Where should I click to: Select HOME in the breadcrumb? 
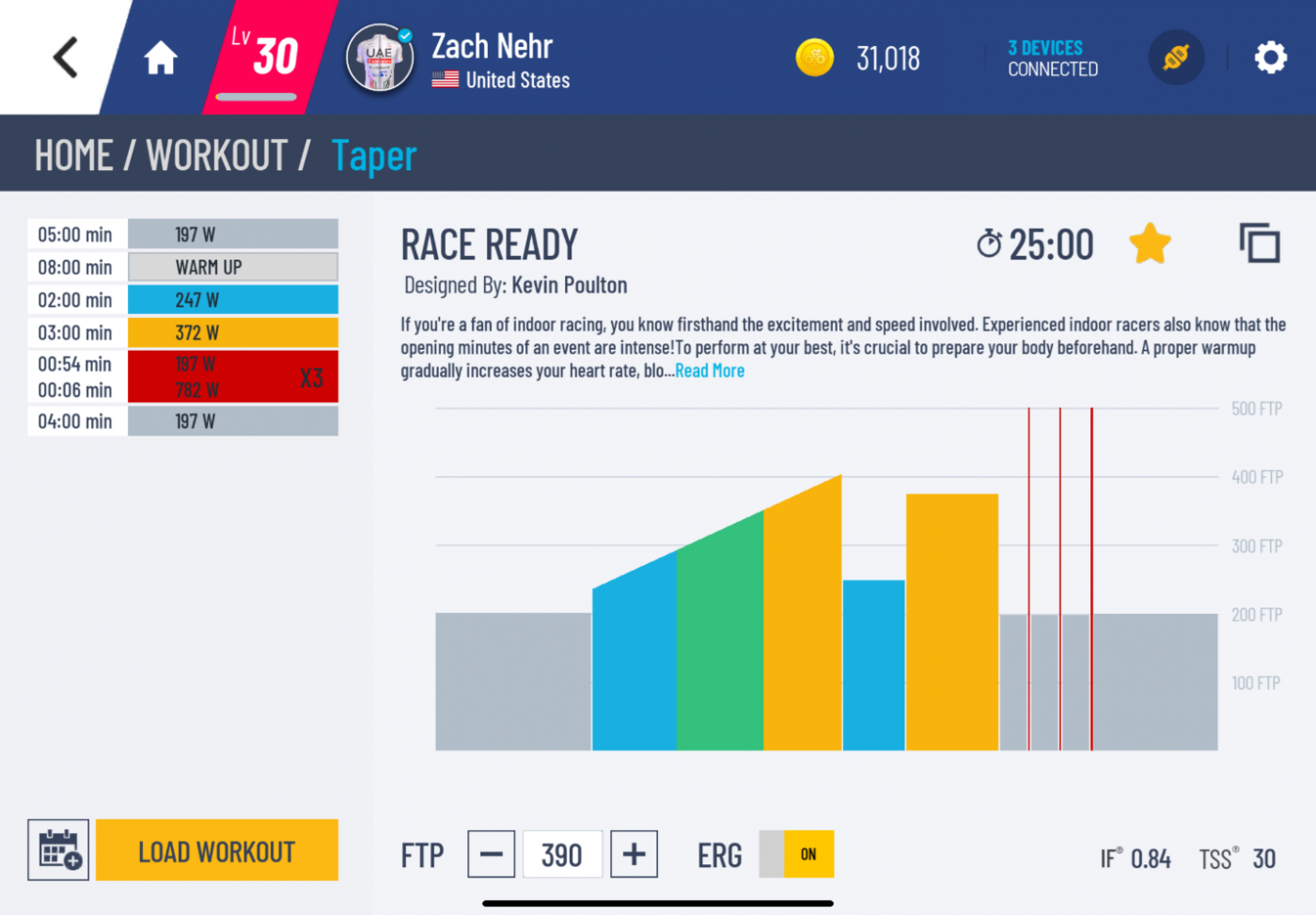73,154
